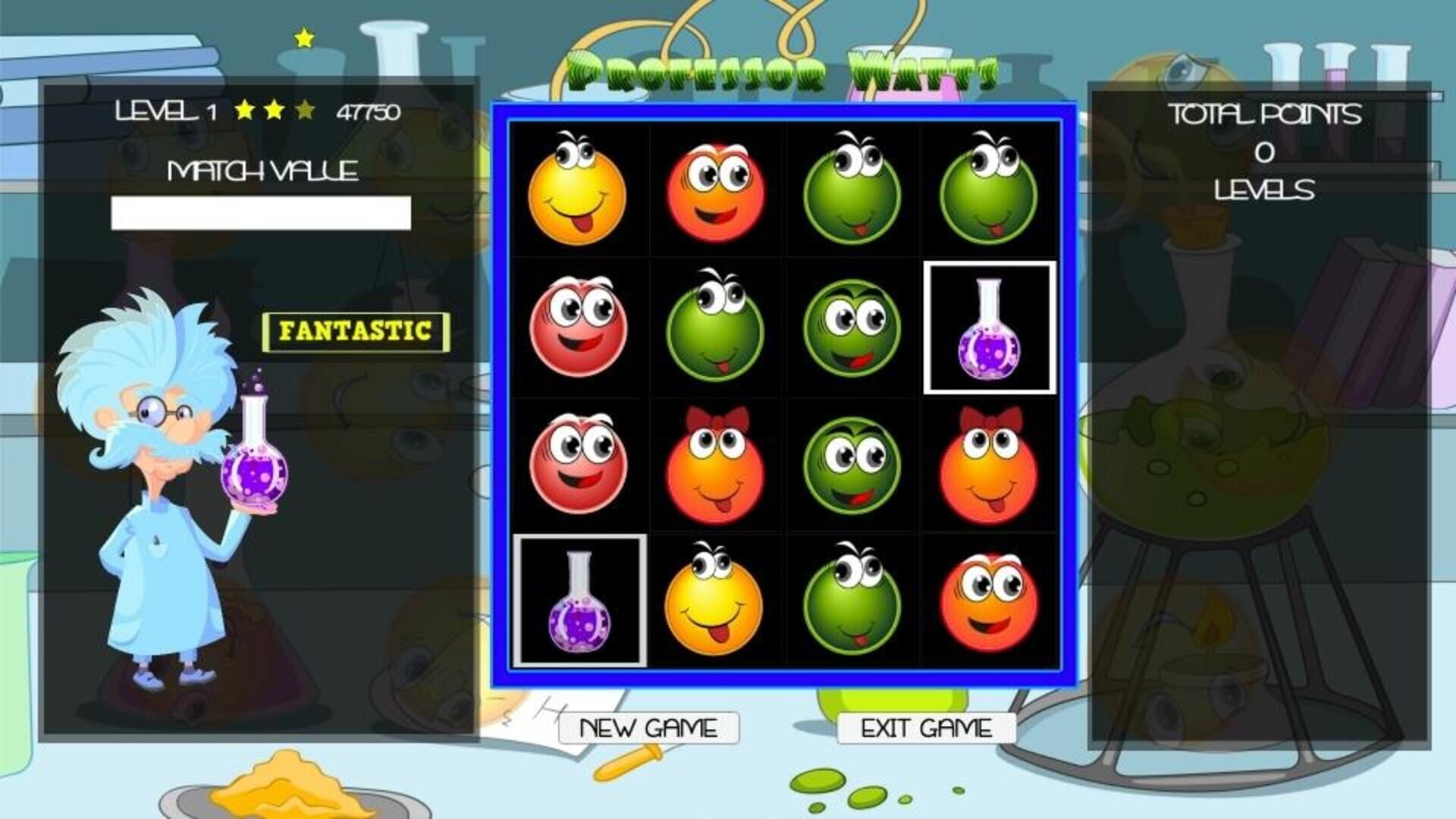Click the Professor Watts title logo
1456x819 pixels.
click(x=781, y=68)
